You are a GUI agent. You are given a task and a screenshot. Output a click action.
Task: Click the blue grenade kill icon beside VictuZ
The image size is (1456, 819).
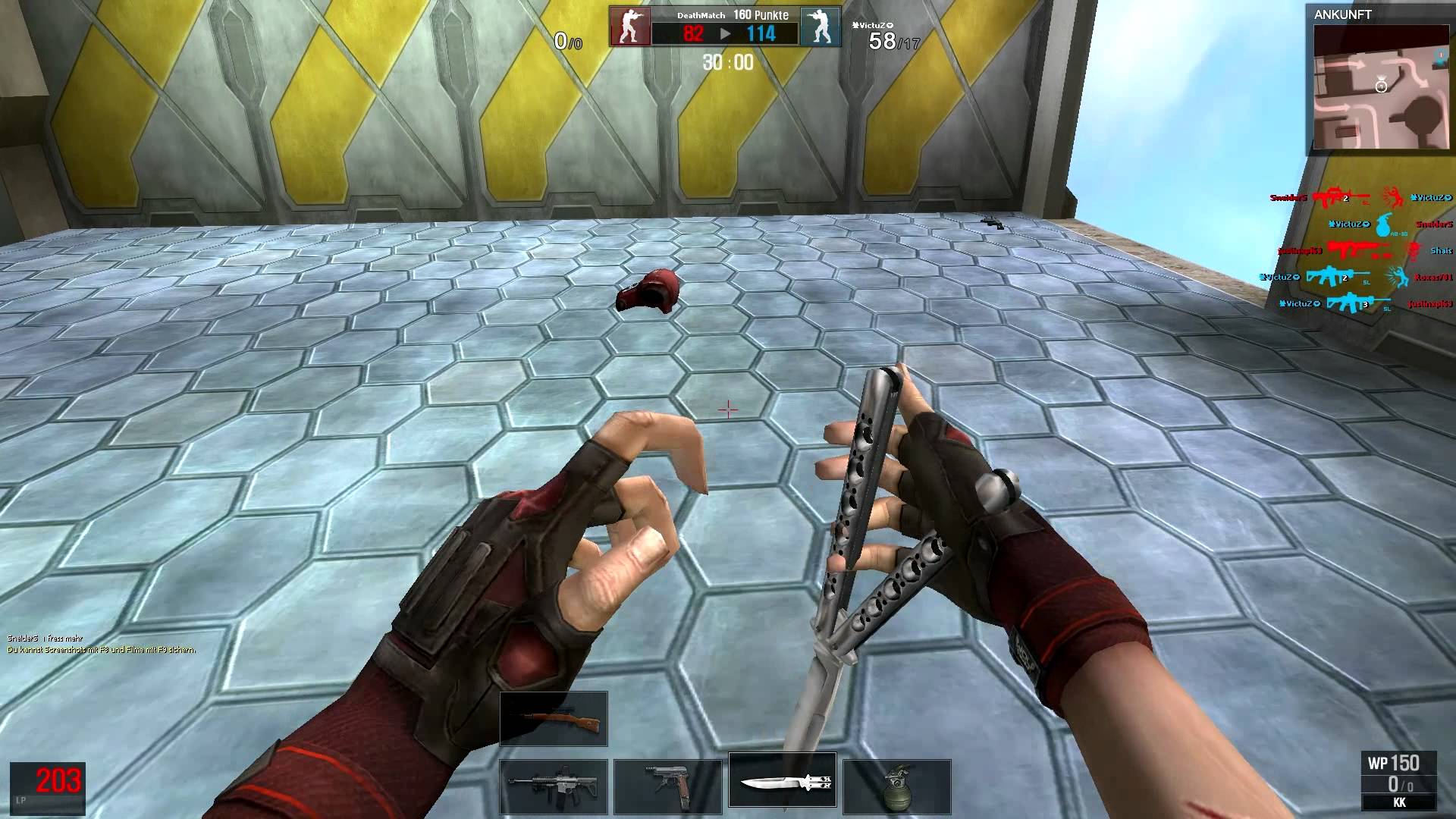point(1383,225)
